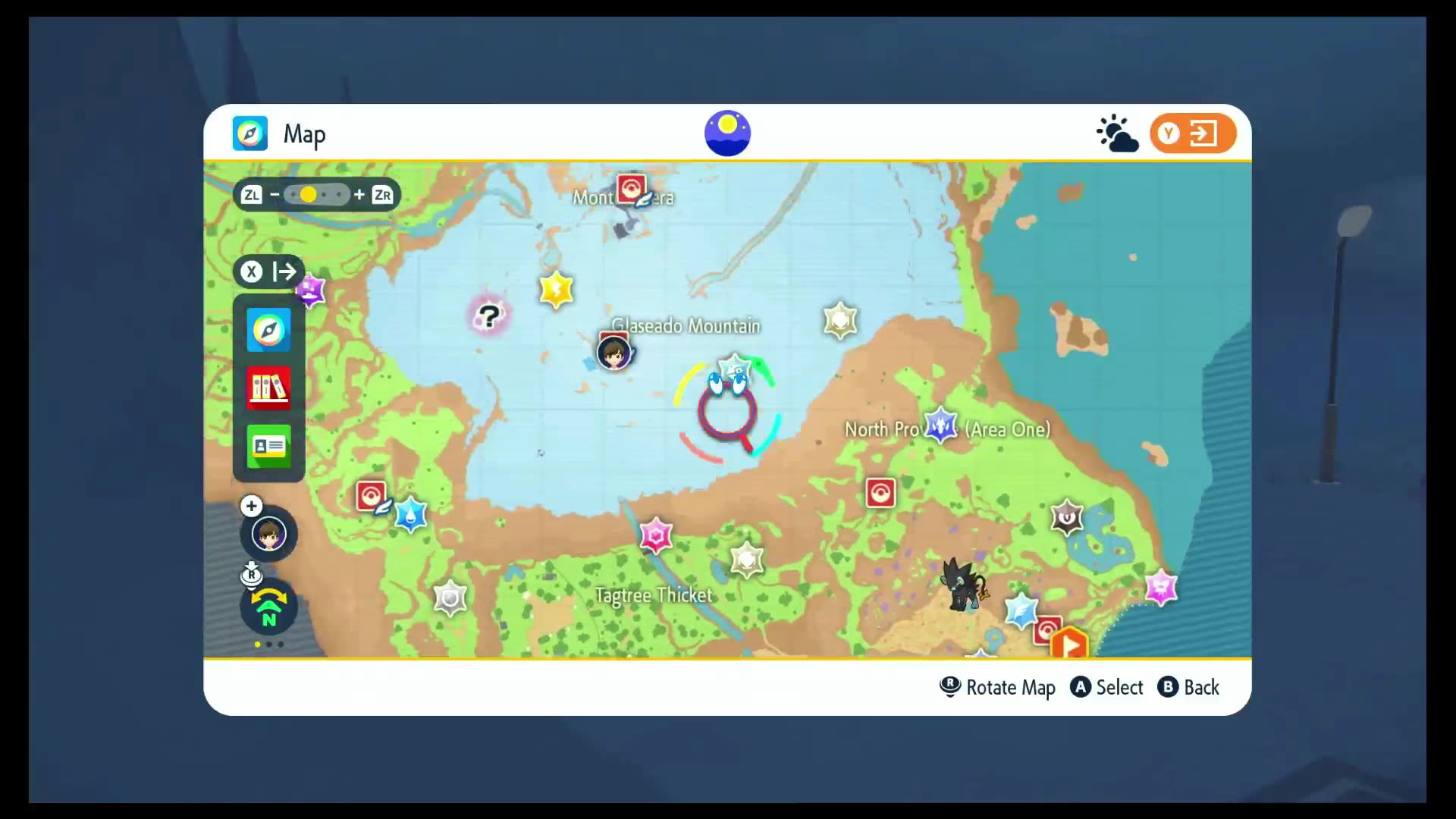Click the yellow Electric Tera Raid crystal
1456x819 pixels.
click(556, 290)
